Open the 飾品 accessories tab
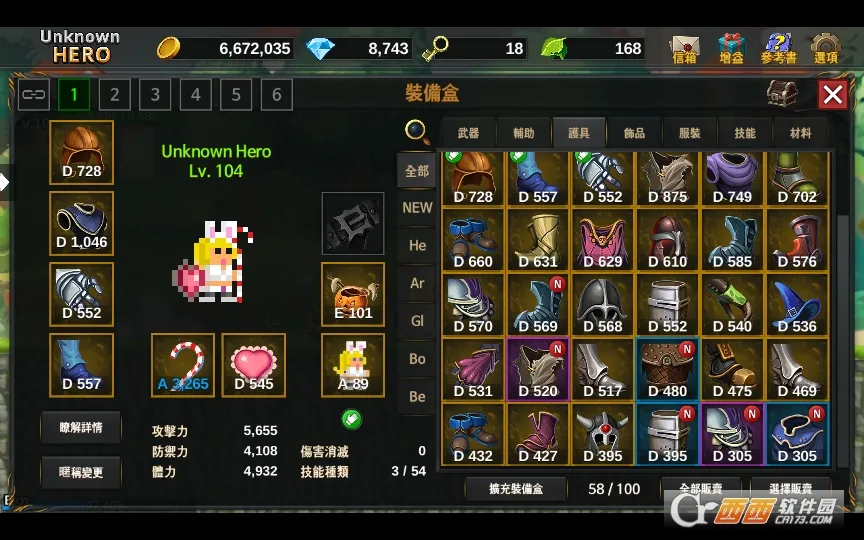Viewport: 864px width, 540px height. coord(634,133)
